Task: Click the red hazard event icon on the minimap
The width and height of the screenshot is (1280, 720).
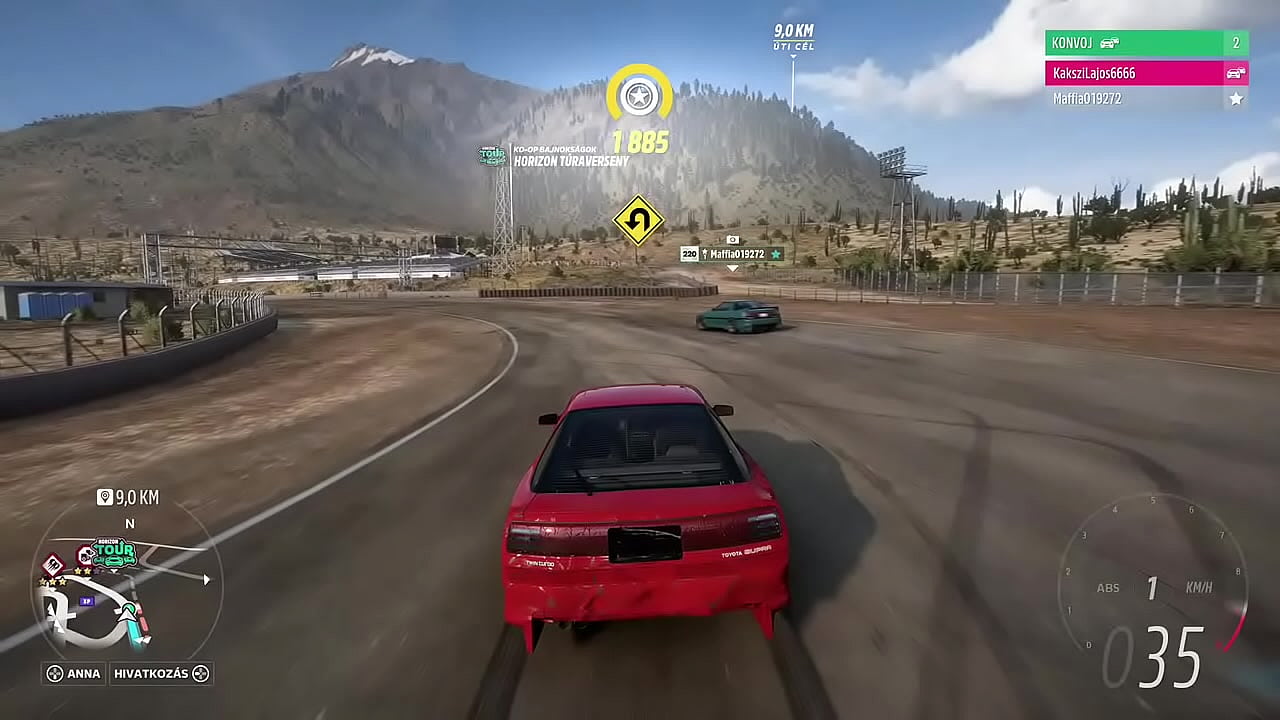Action: pos(52,563)
